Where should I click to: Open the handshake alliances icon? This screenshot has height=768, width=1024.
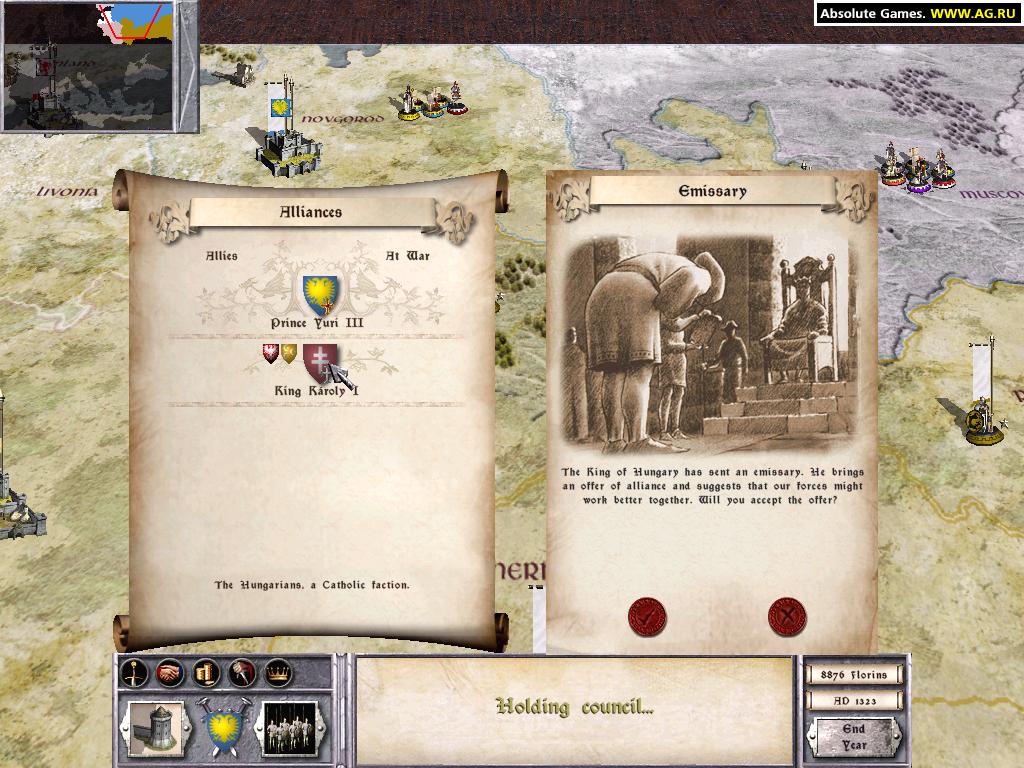click(x=170, y=674)
